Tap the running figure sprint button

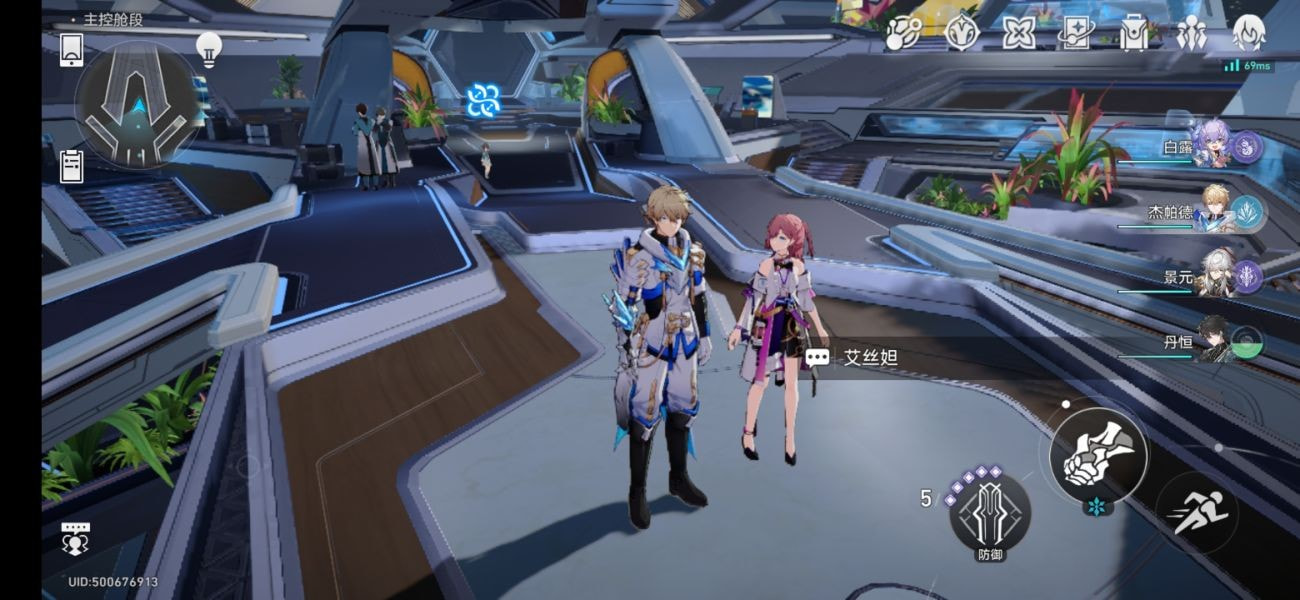[x=1196, y=512]
